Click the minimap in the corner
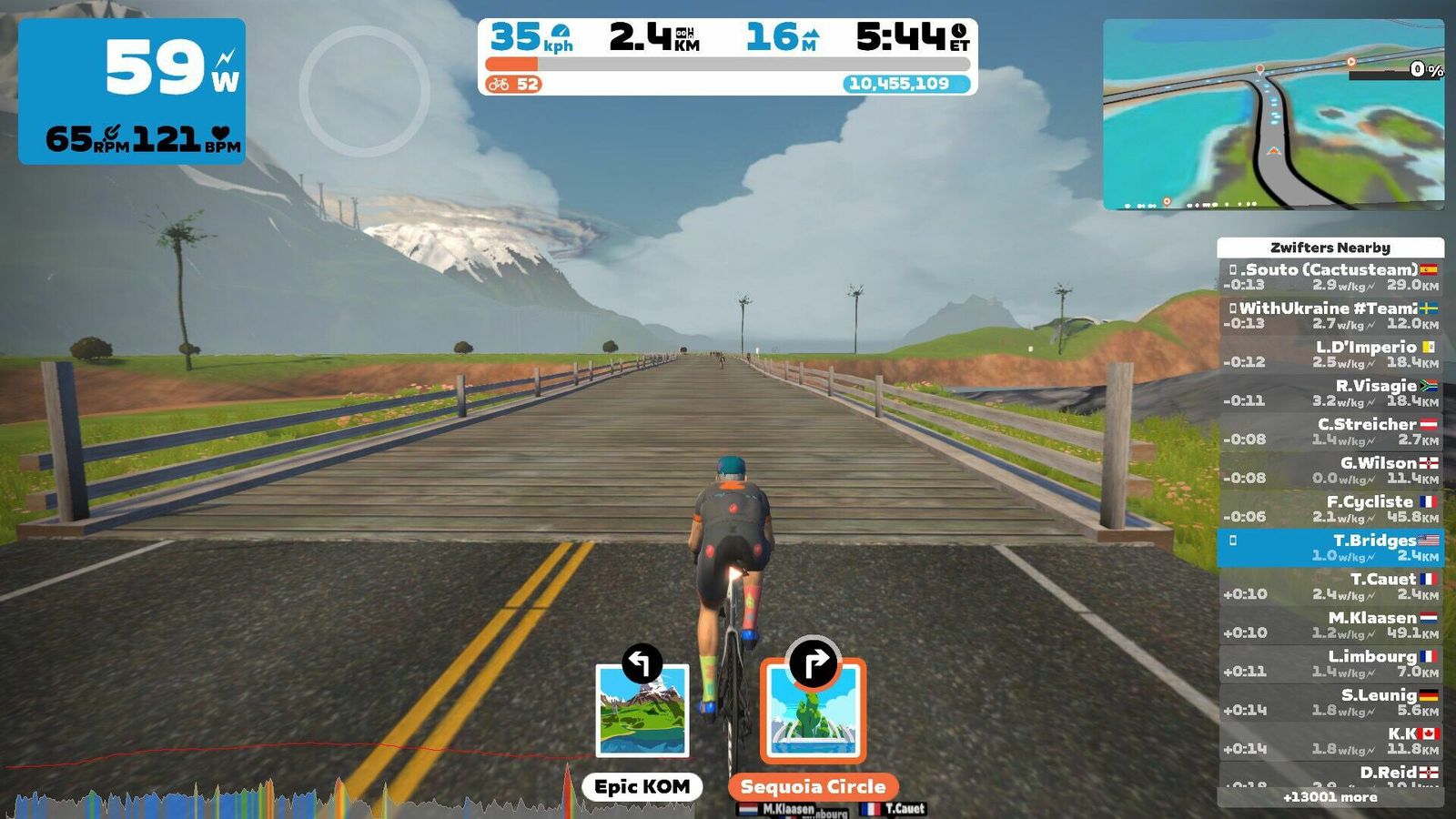 (x=1273, y=114)
